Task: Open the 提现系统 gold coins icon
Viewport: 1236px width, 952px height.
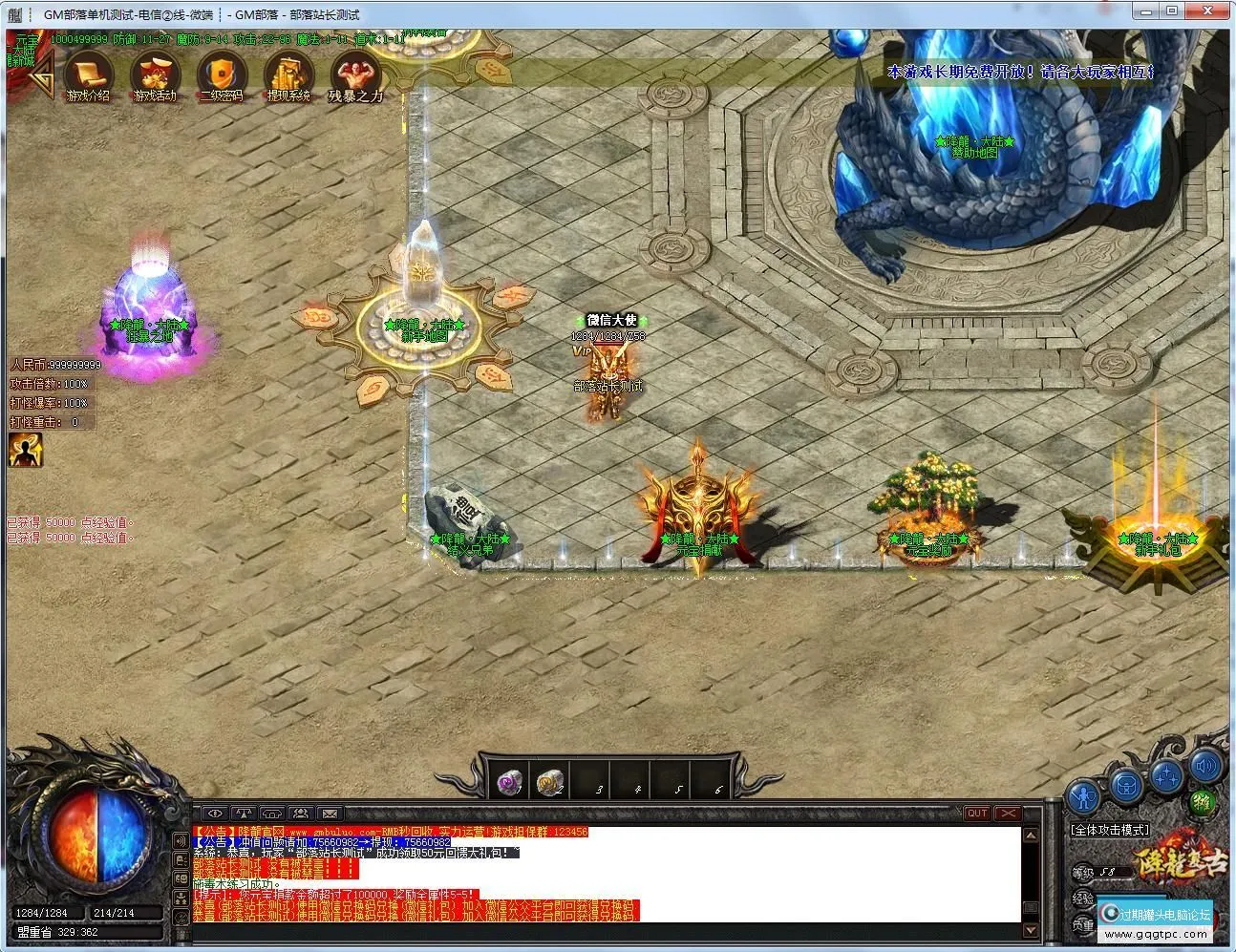Action: tap(288, 74)
